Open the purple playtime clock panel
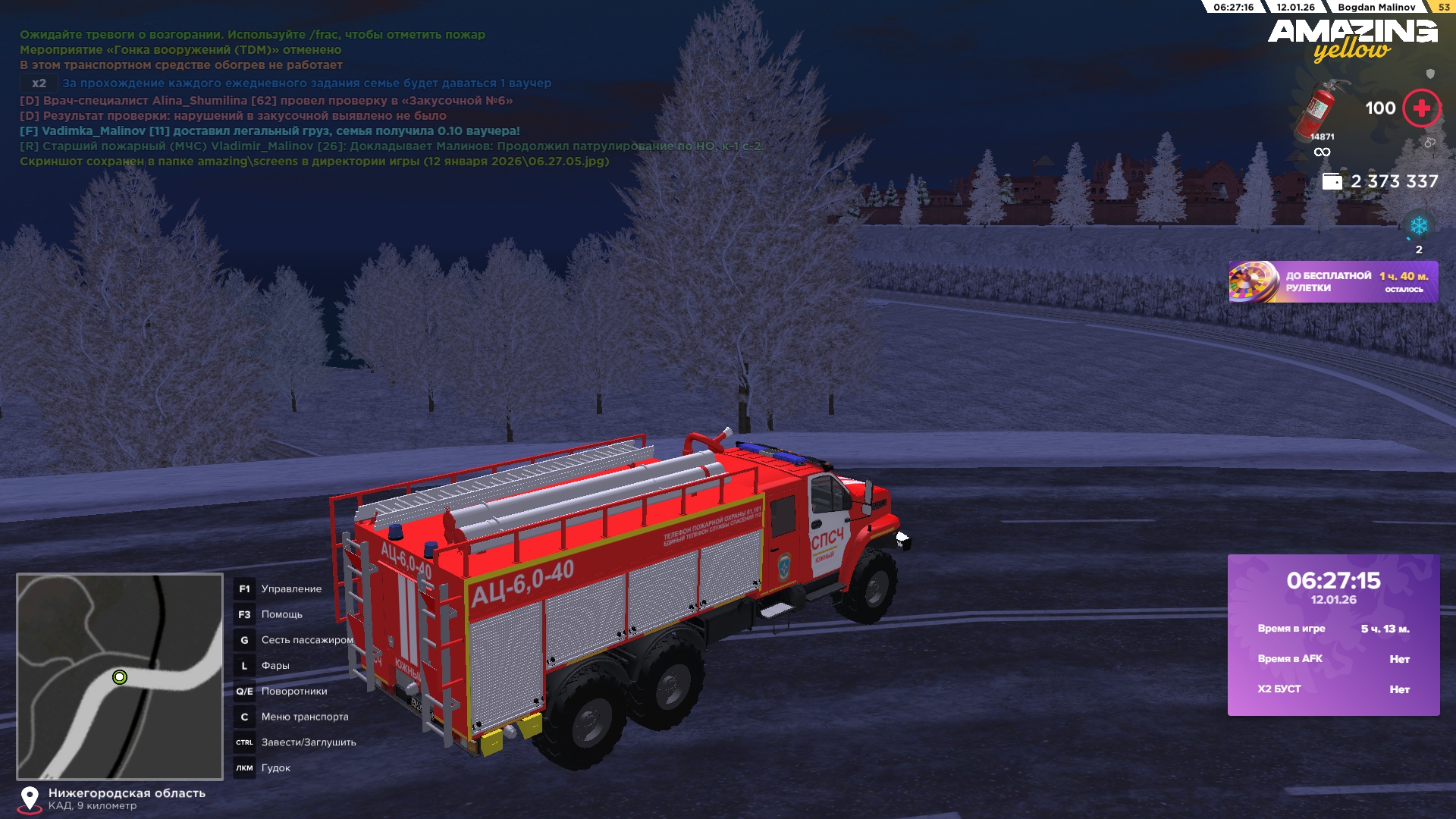The image size is (1456, 819). pyautogui.click(x=1333, y=635)
